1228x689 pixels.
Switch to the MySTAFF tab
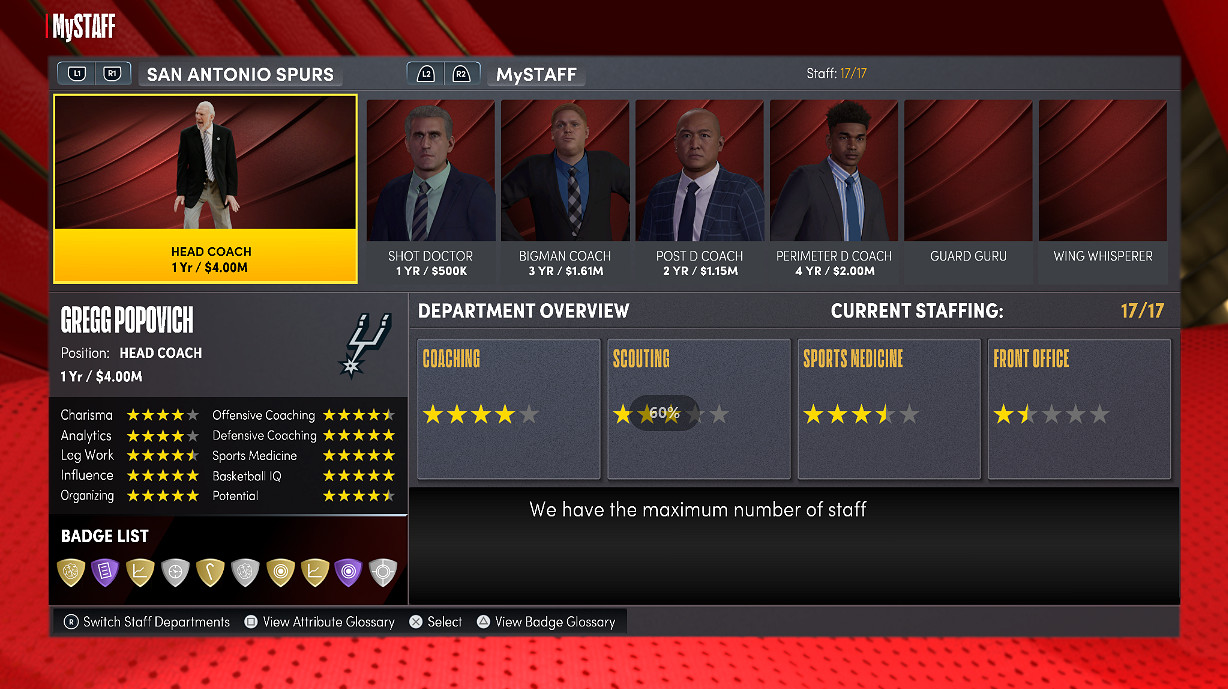click(x=536, y=74)
